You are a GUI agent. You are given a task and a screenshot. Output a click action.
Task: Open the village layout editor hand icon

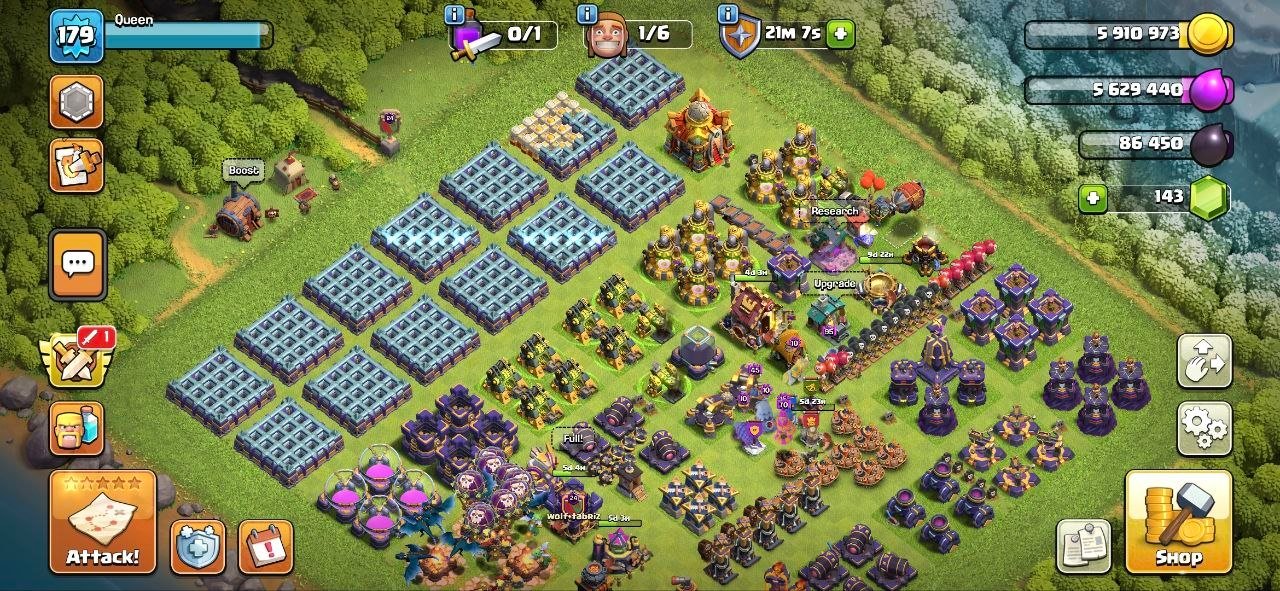1204,361
